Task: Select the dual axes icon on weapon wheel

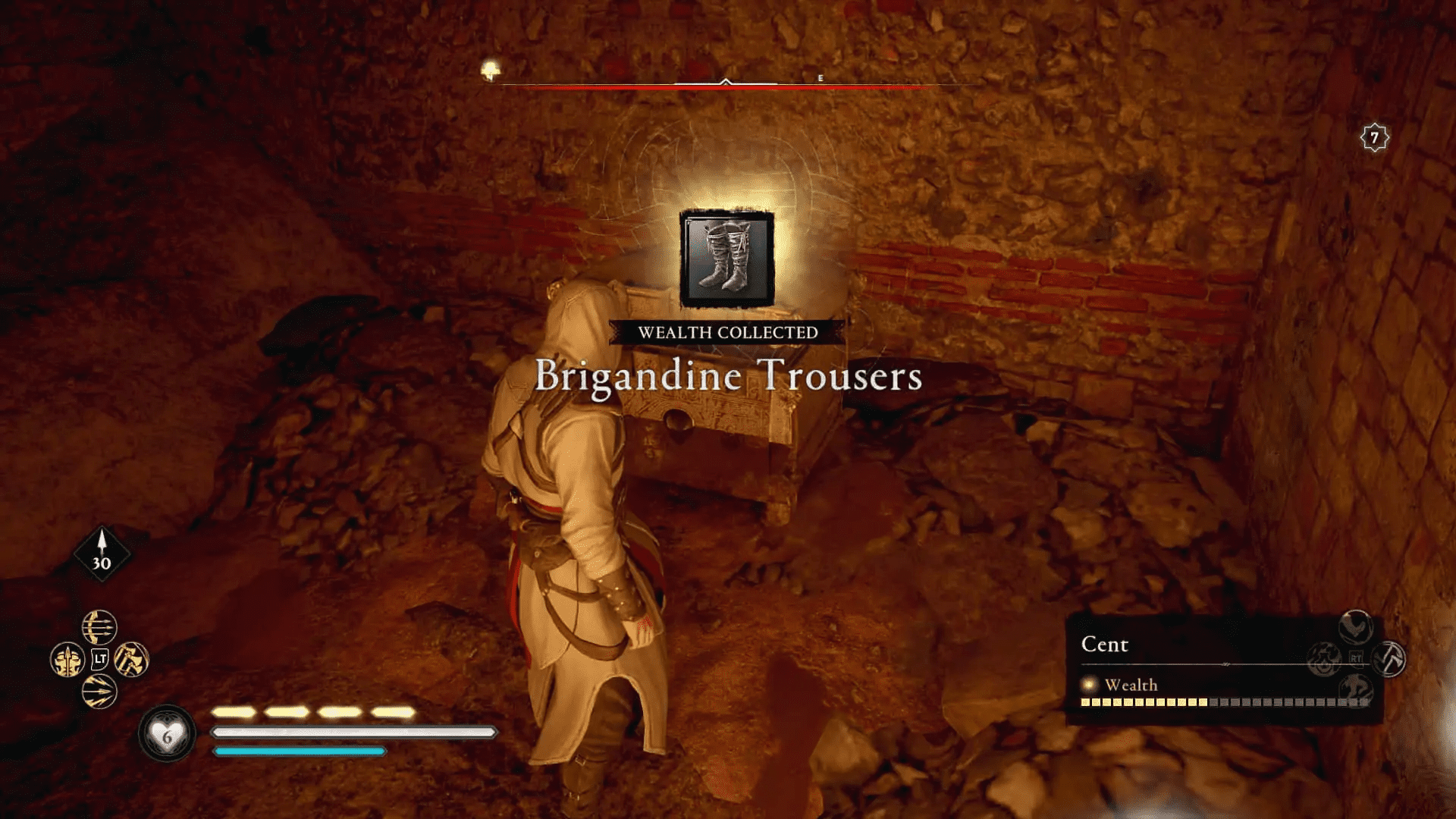Action: [x=132, y=660]
